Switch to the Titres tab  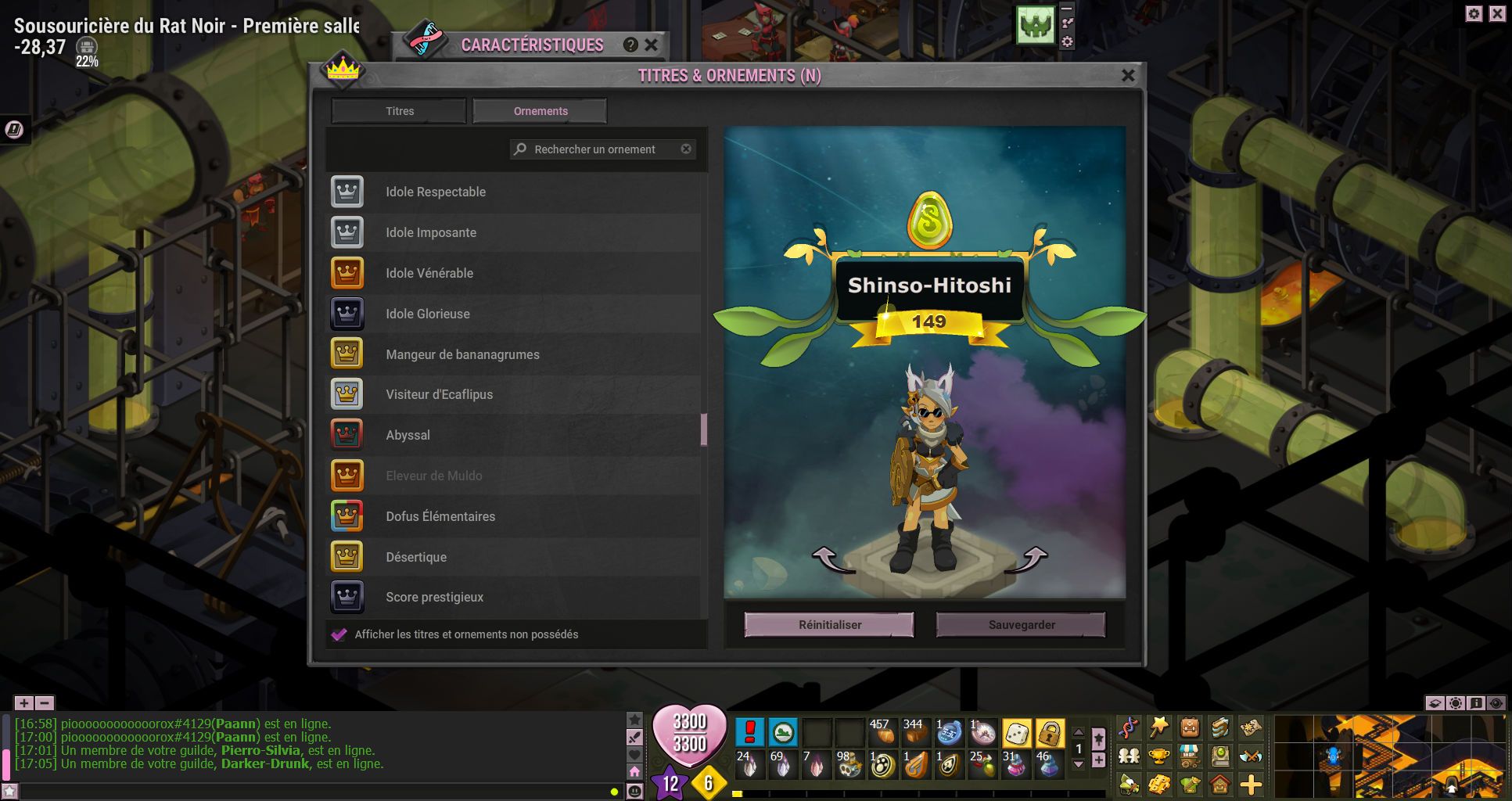pyautogui.click(x=397, y=110)
